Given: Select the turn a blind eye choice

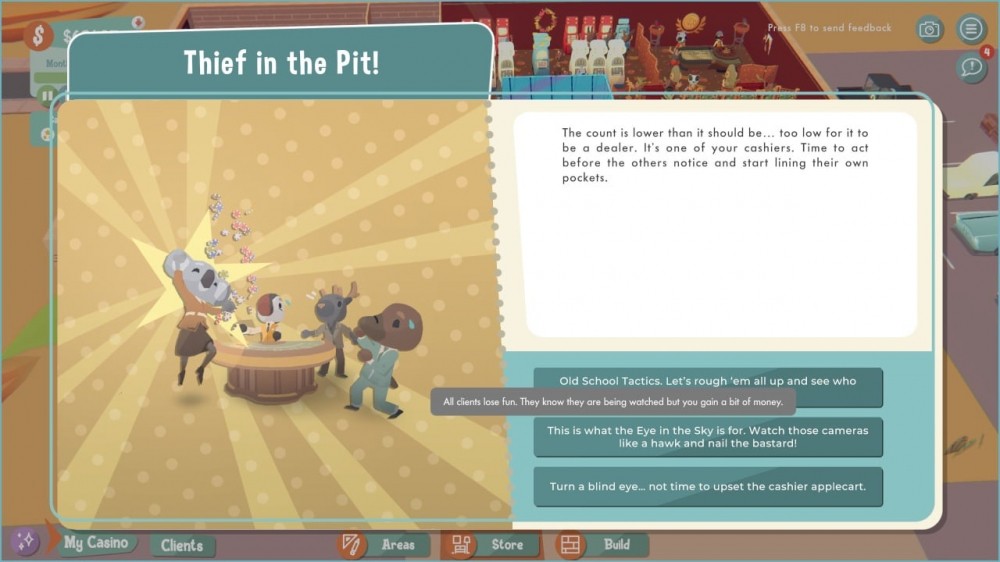Looking at the screenshot, I should coord(708,487).
